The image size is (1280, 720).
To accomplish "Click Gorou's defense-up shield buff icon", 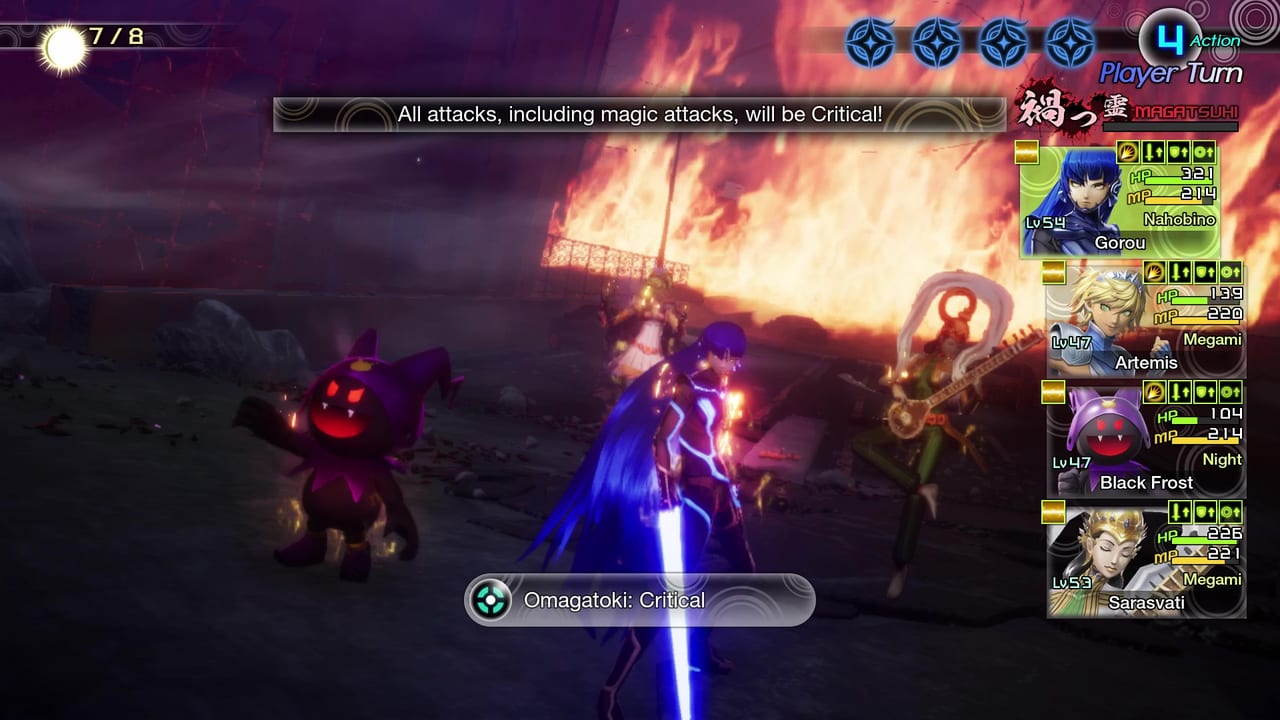I will [x=1178, y=152].
